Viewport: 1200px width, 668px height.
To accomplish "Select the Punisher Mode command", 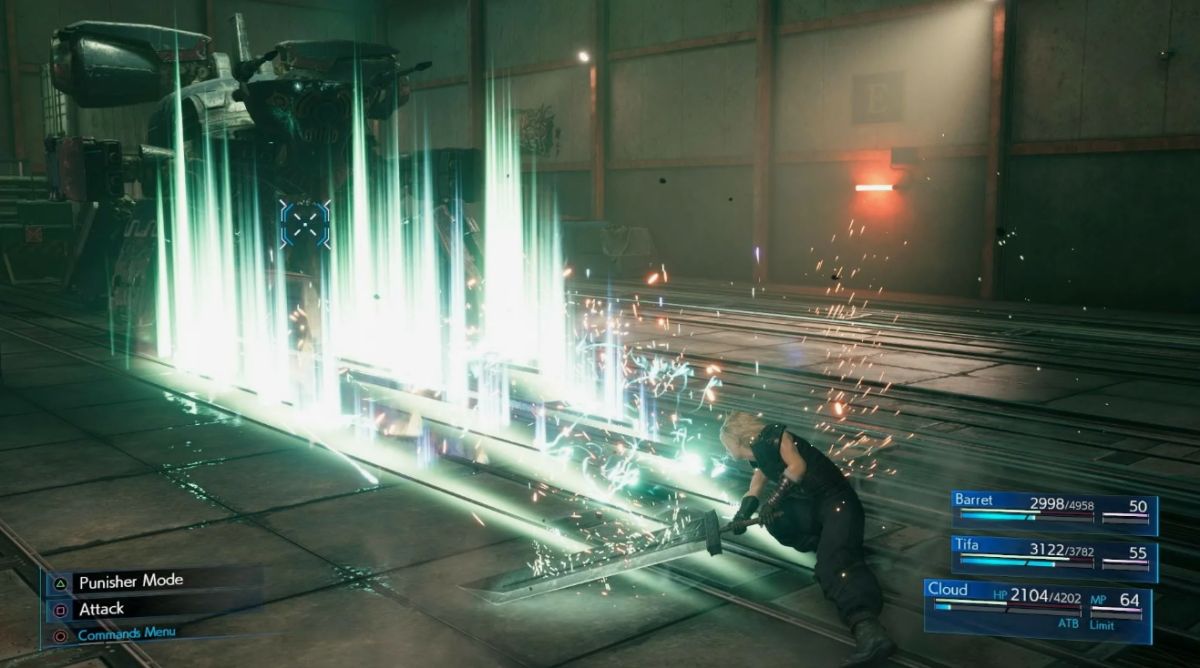I will 130,581.
